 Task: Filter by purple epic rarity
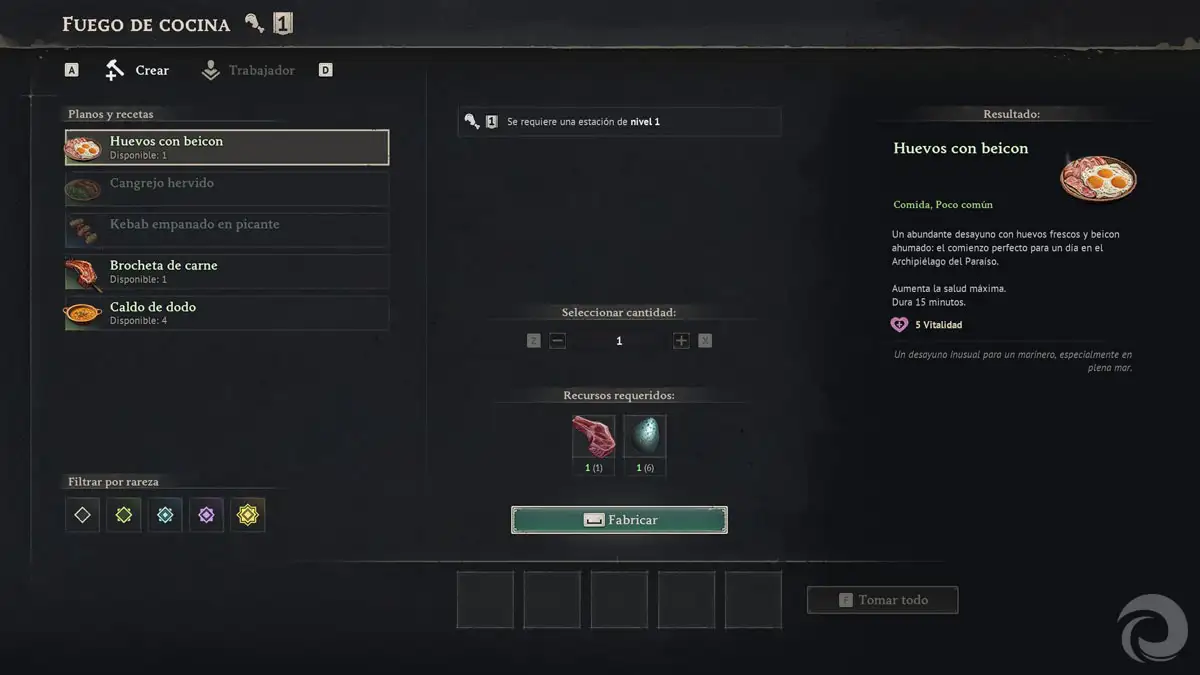point(206,515)
